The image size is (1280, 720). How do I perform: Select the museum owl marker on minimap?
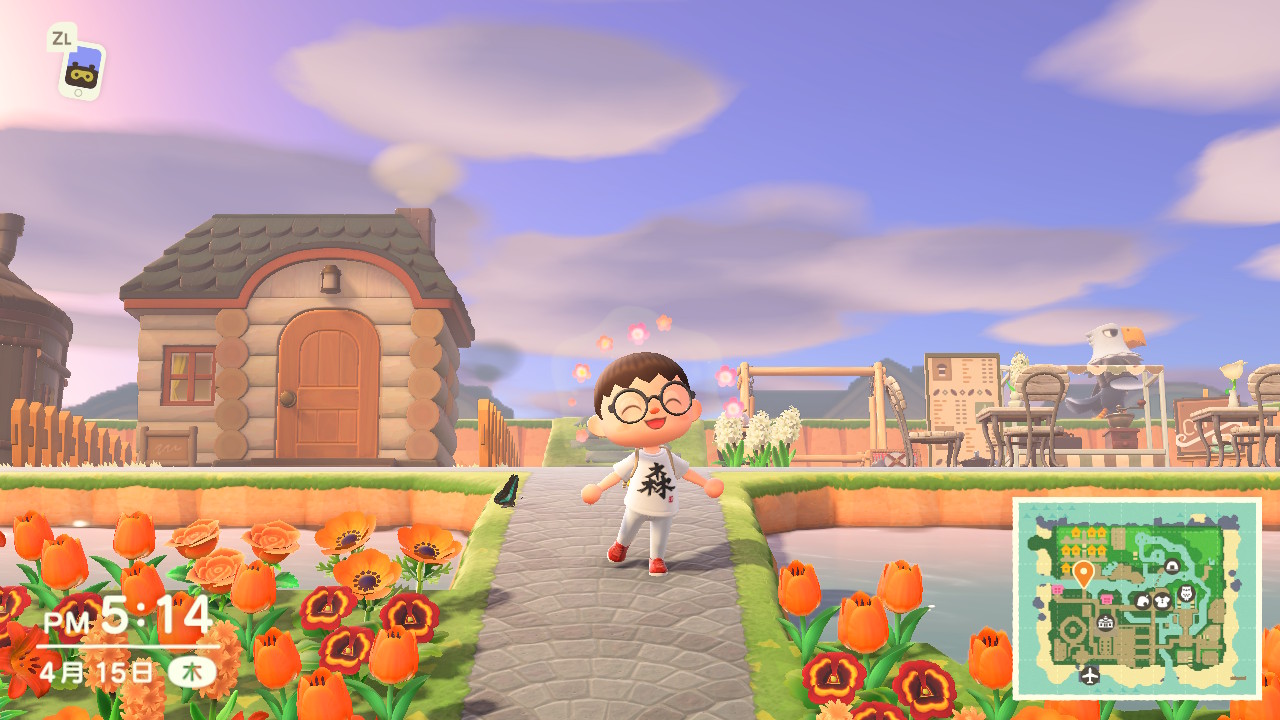tap(1187, 593)
